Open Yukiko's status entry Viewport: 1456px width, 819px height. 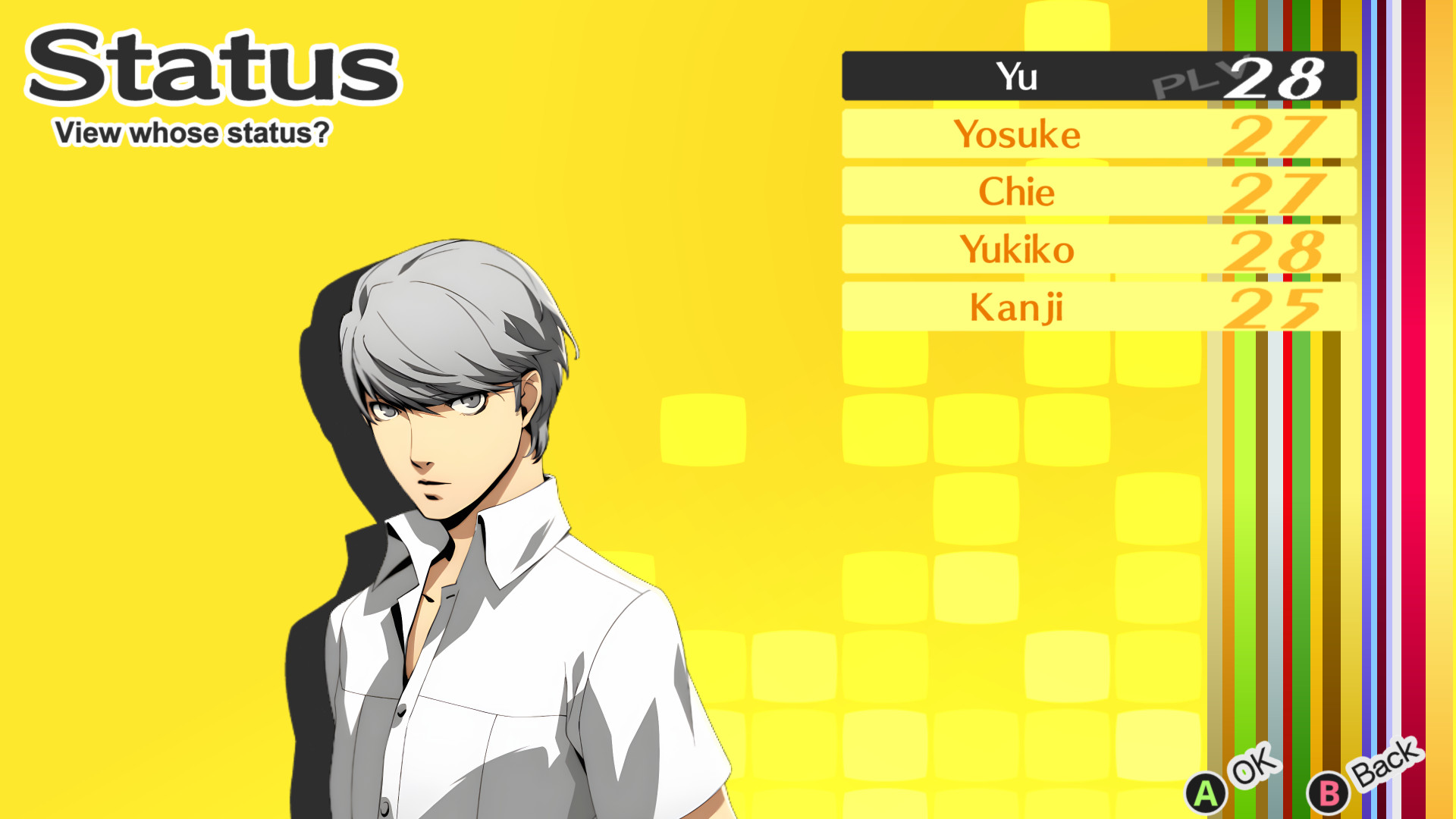[1018, 249]
